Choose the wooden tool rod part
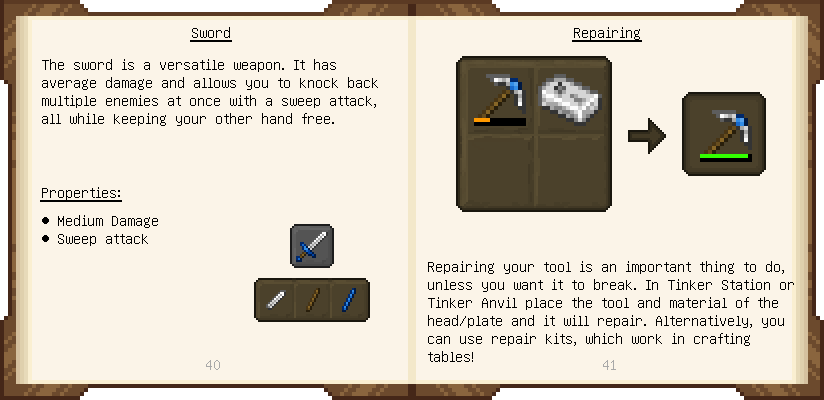Image resolution: width=824 pixels, height=400 pixels. [x=312, y=300]
